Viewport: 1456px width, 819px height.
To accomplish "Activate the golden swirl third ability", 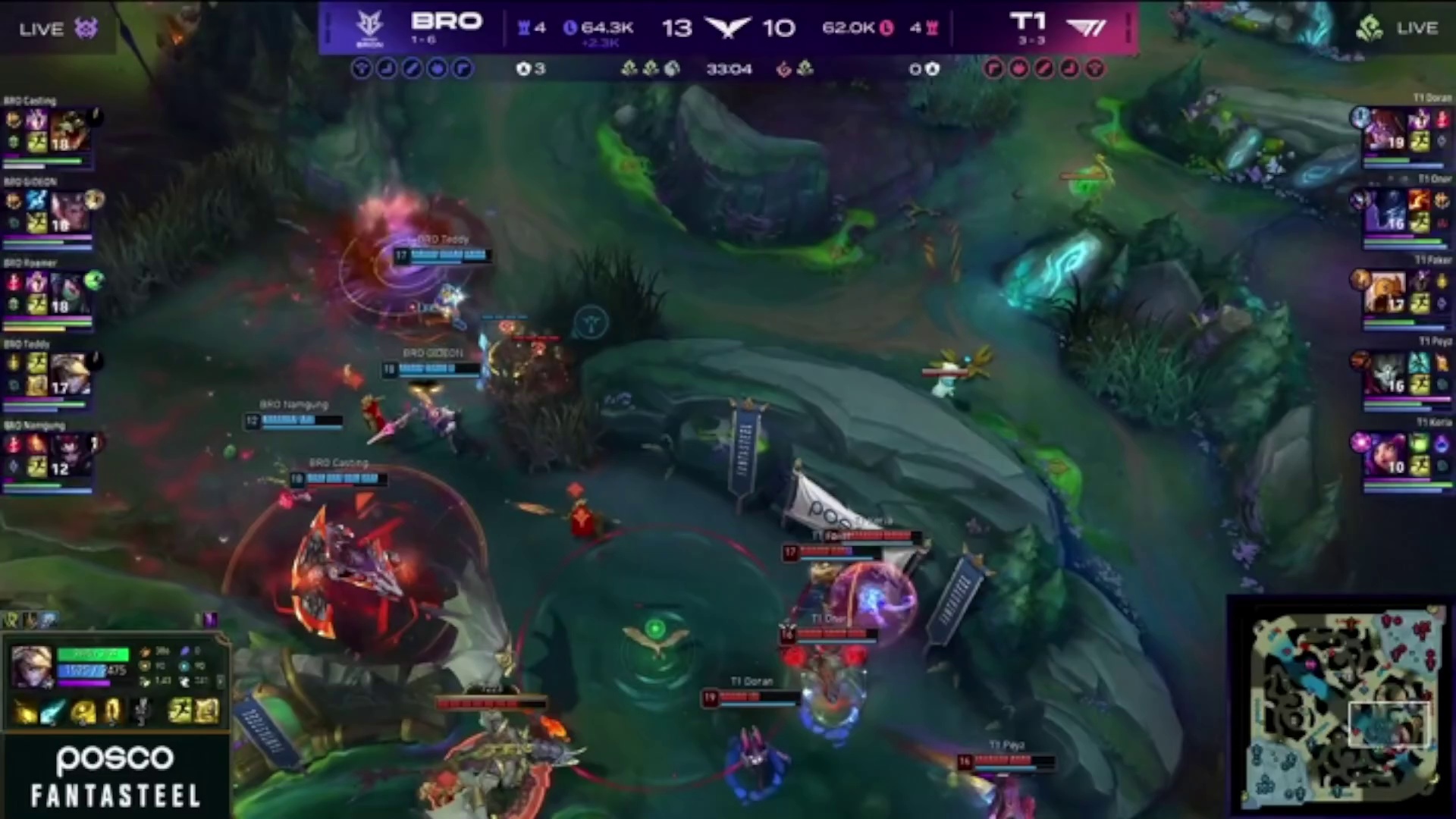I will tap(83, 712).
